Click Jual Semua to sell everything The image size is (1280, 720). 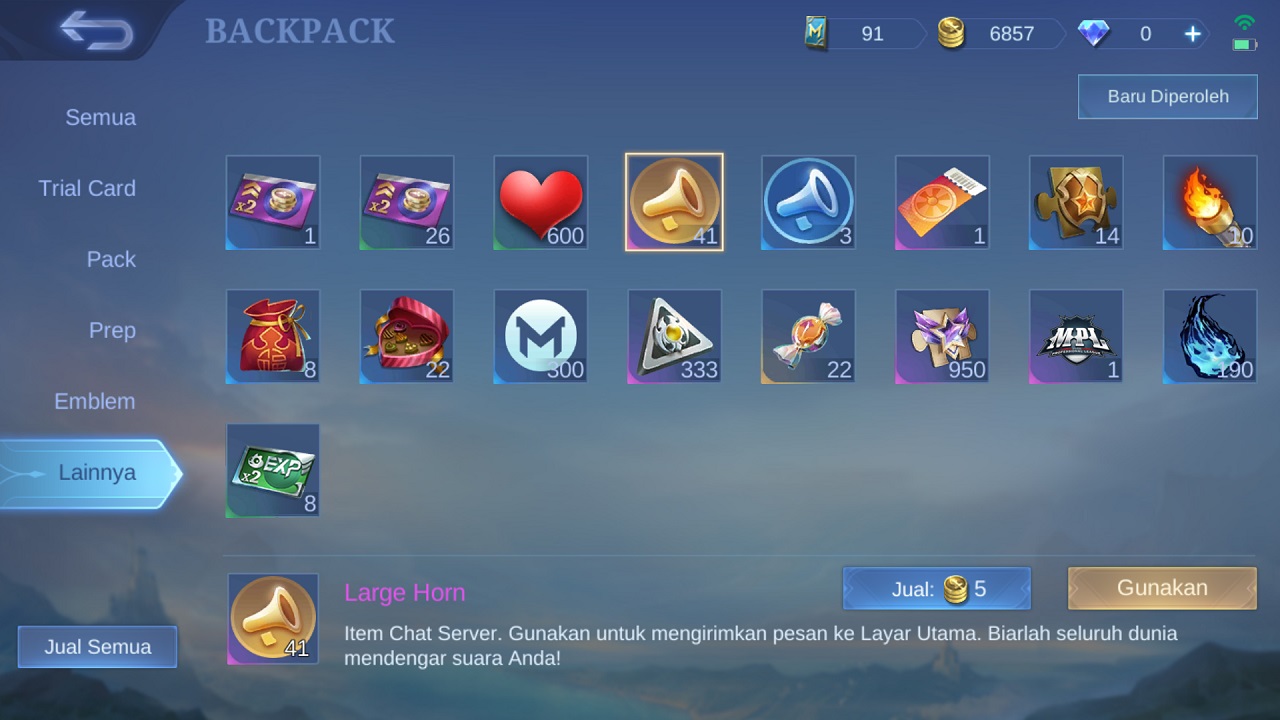[x=97, y=646]
